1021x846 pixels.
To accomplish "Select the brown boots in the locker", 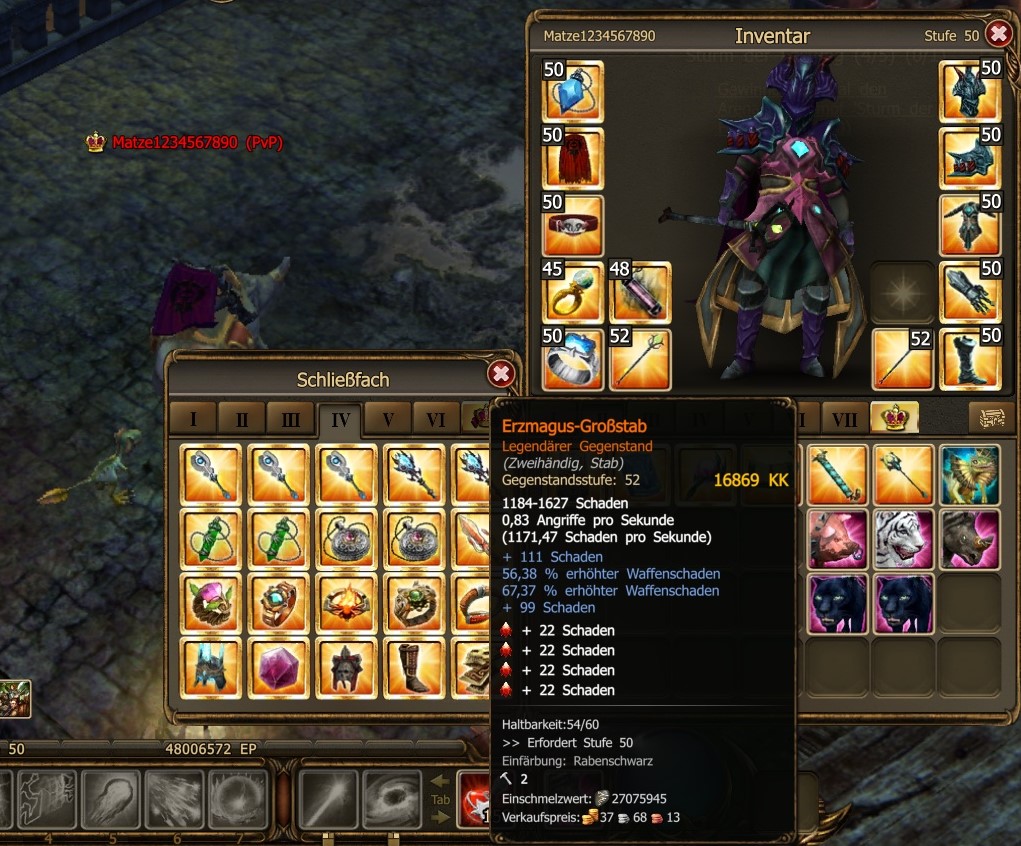I will (414, 667).
